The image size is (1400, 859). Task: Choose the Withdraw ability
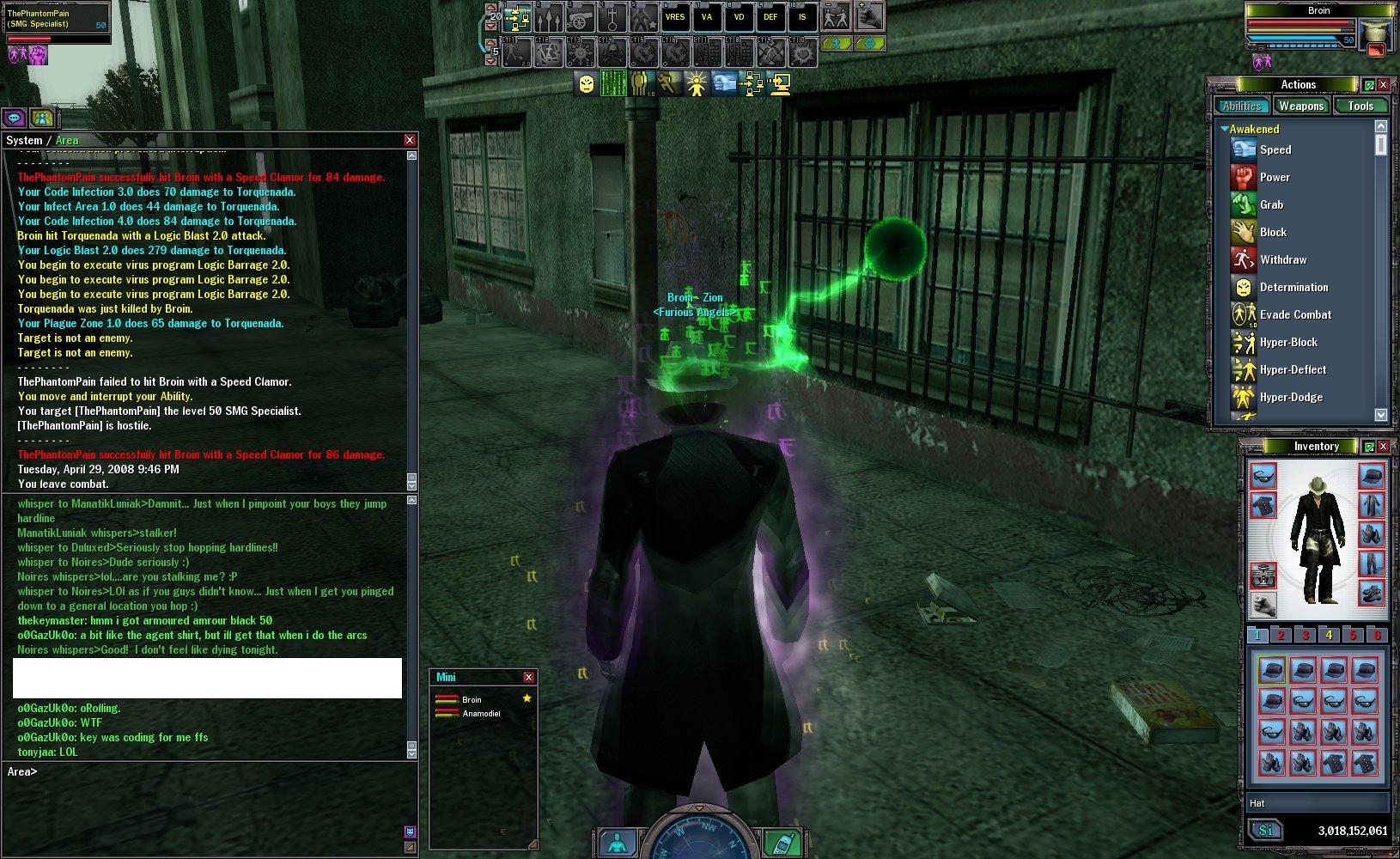click(x=1283, y=259)
